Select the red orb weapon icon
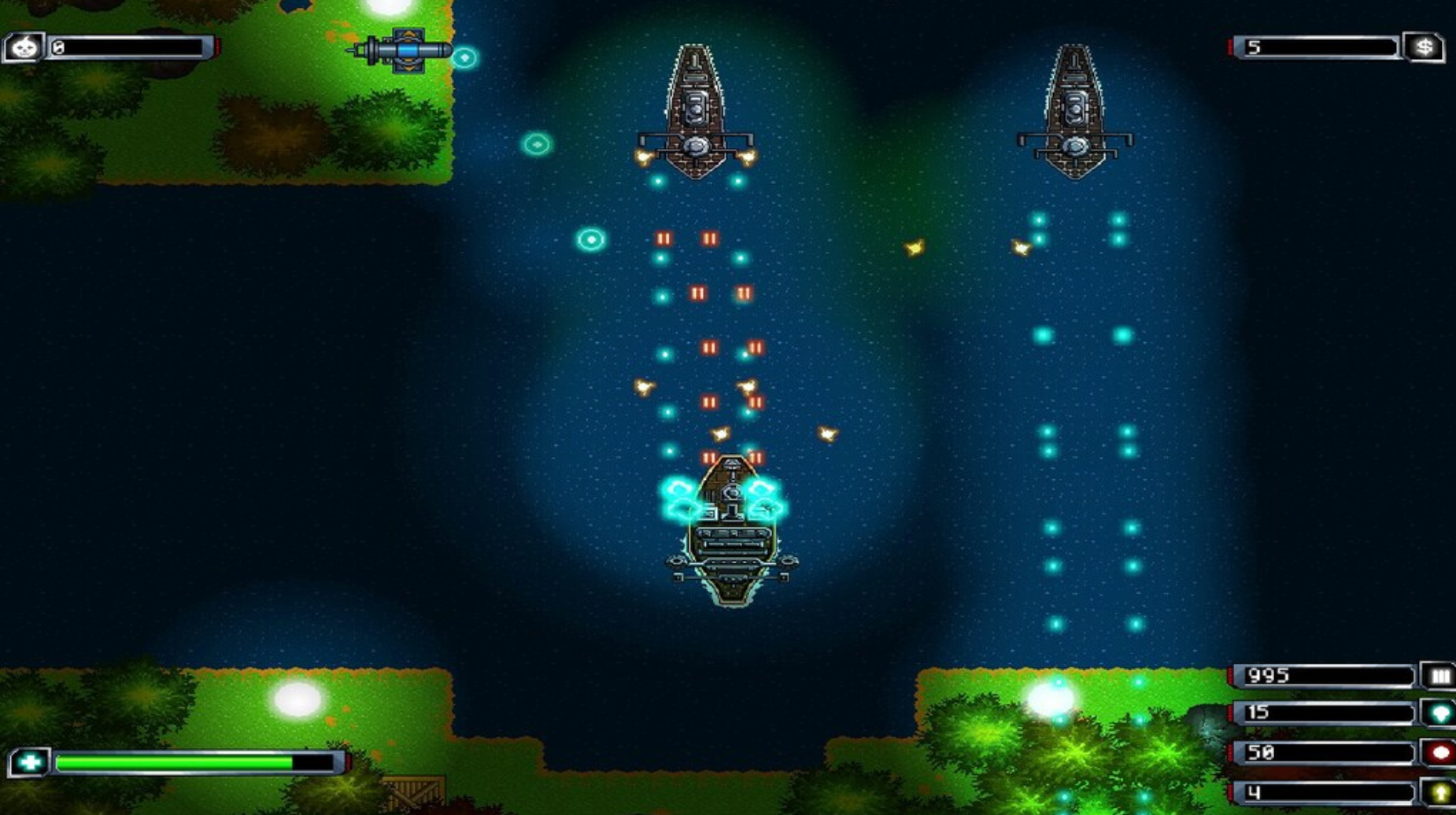This screenshot has width=1456, height=815. click(1439, 753)
